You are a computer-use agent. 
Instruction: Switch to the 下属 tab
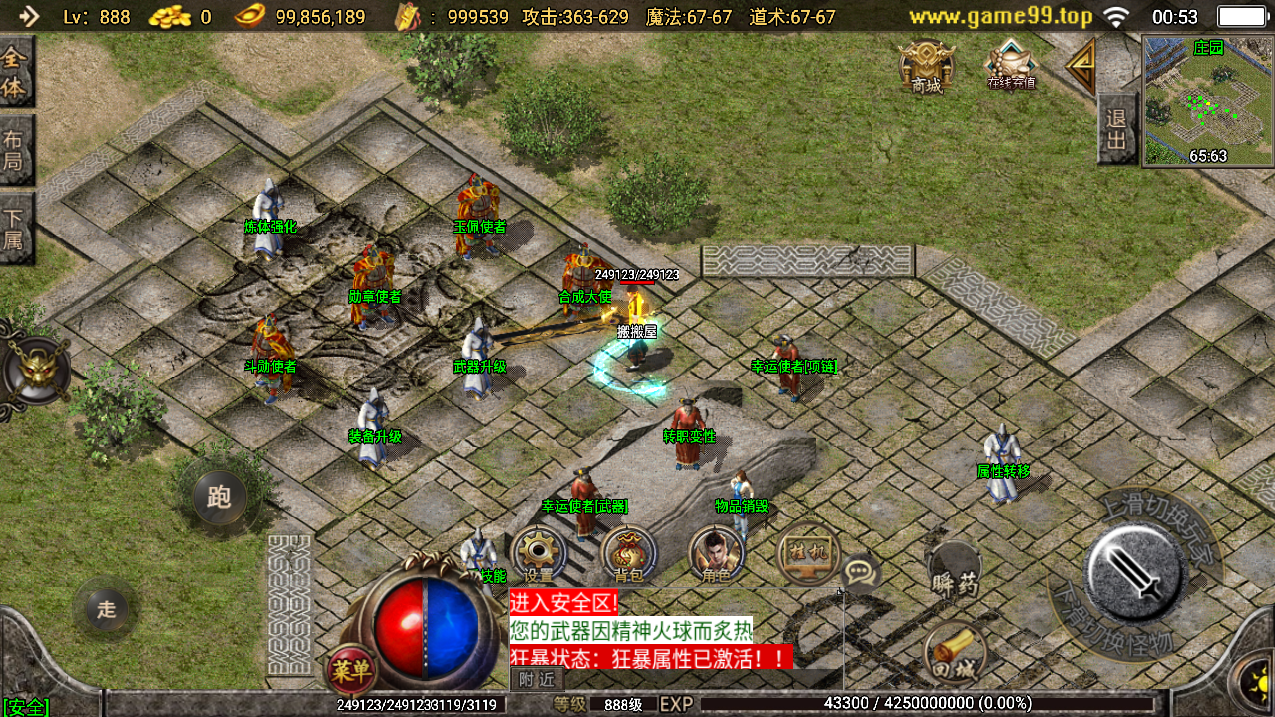(x=15, y=228)
